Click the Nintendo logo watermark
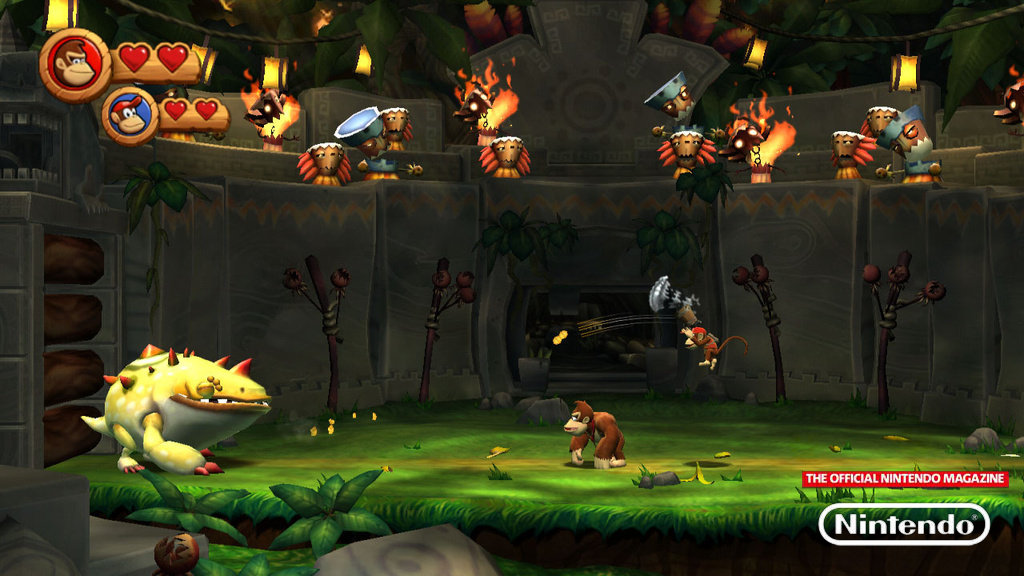Screen dimensions: 1024x576 (903, 524)
